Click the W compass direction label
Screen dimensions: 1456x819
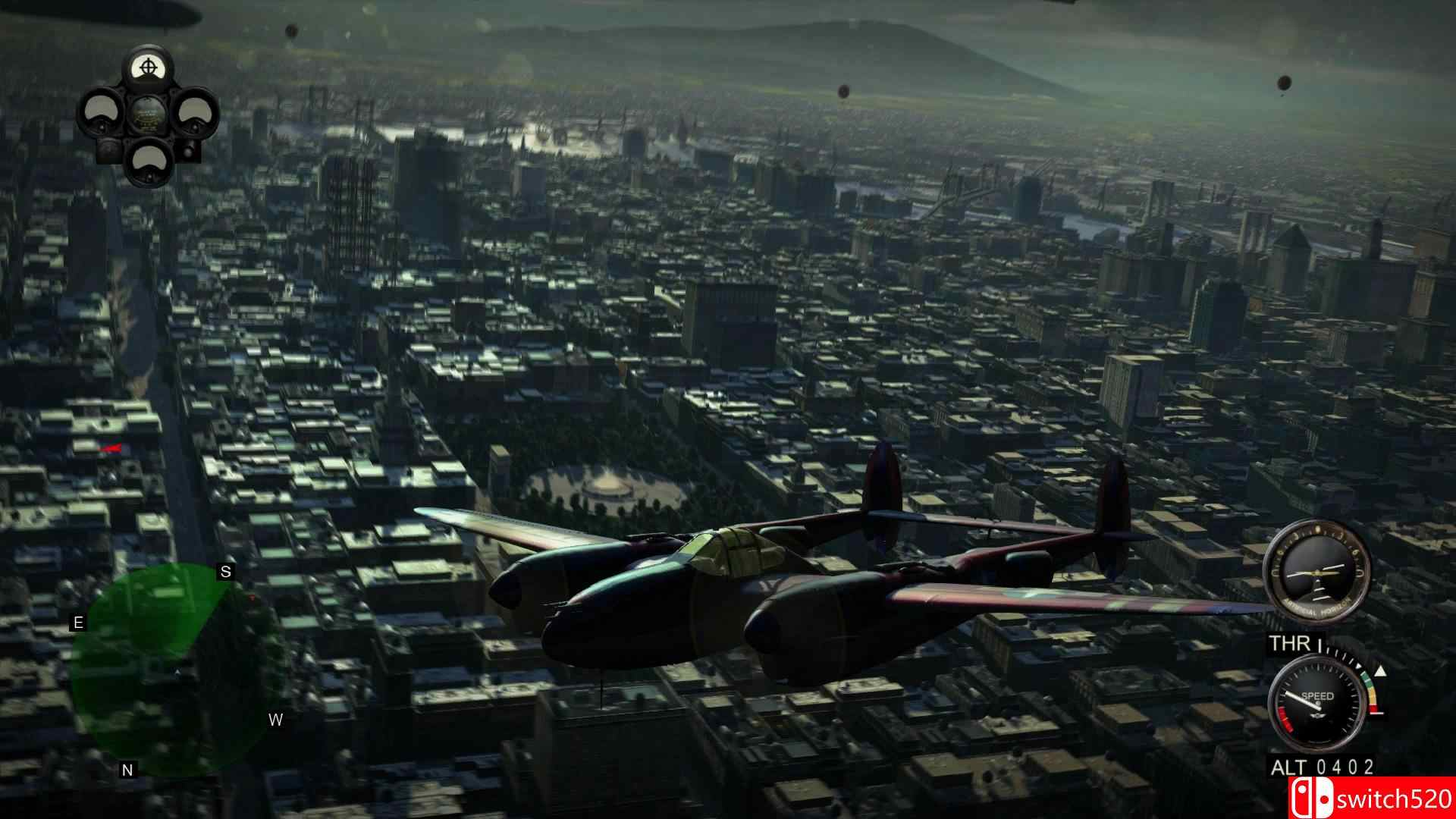pos(275,720)
